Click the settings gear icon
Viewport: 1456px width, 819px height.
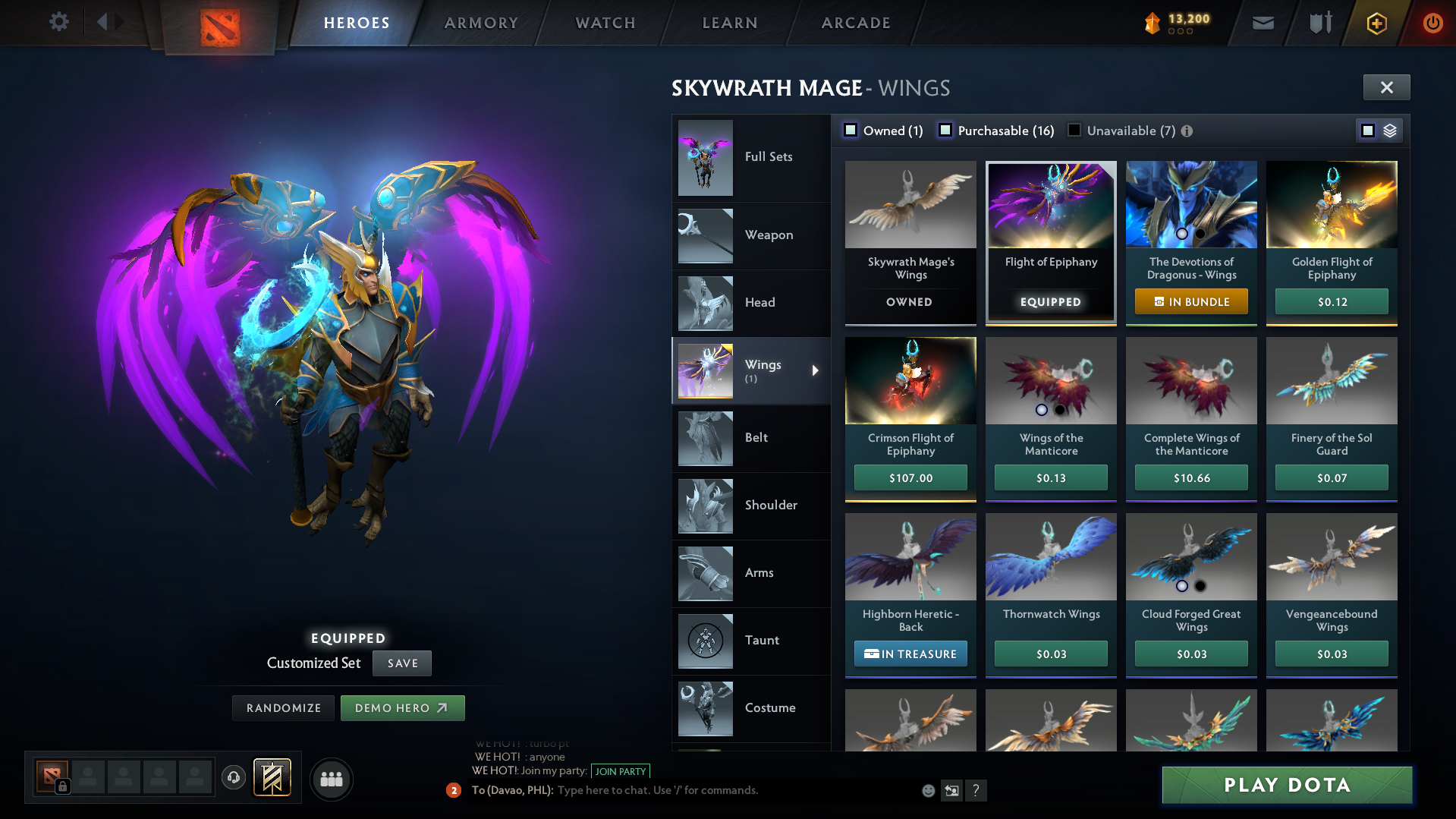[58, 22]
